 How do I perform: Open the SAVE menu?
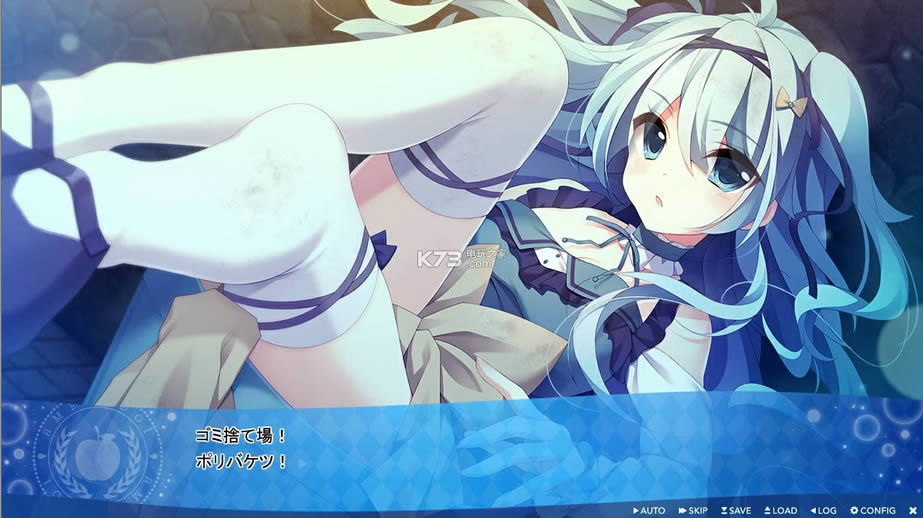pyautogui.click(x=736, y=510)
